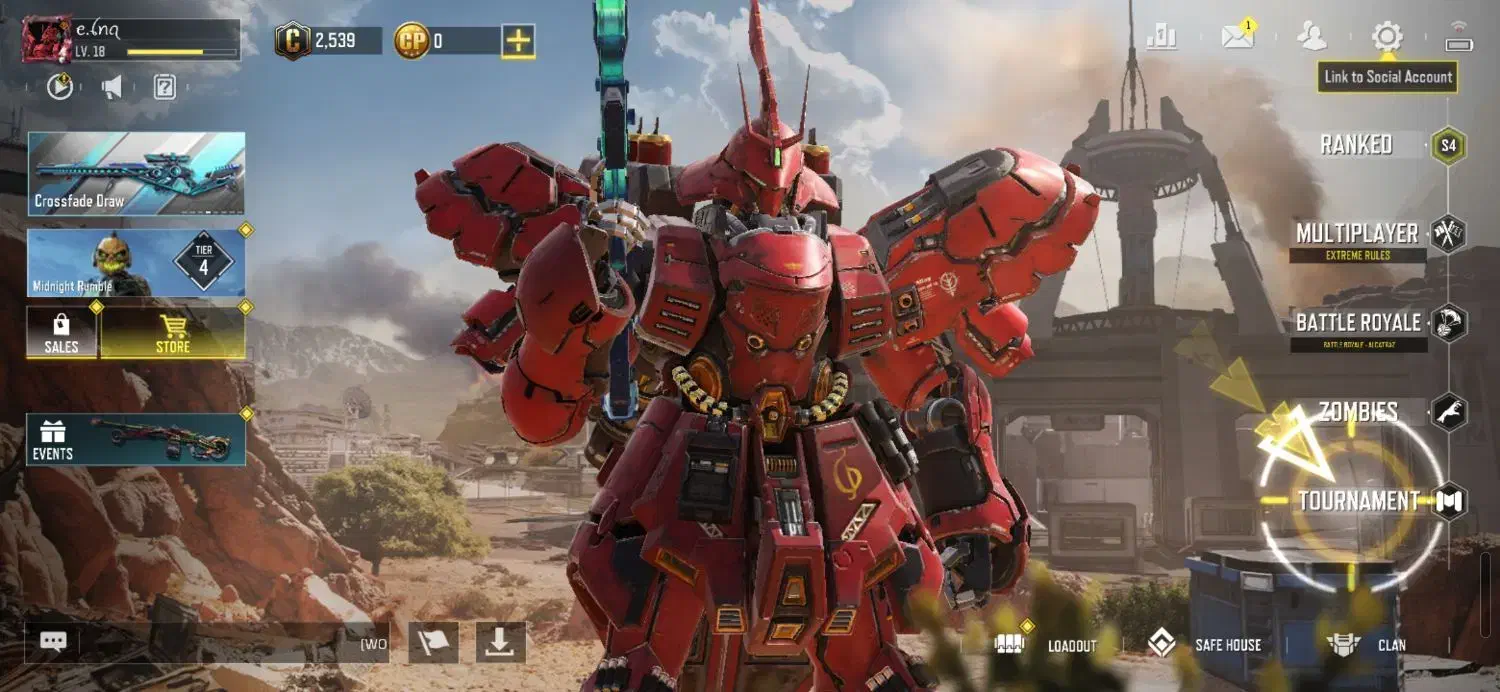Image resolution: width=1500 pixels, height=692 pixels.
Task: Open the e.bnq player profile
Action: (48, 39)
